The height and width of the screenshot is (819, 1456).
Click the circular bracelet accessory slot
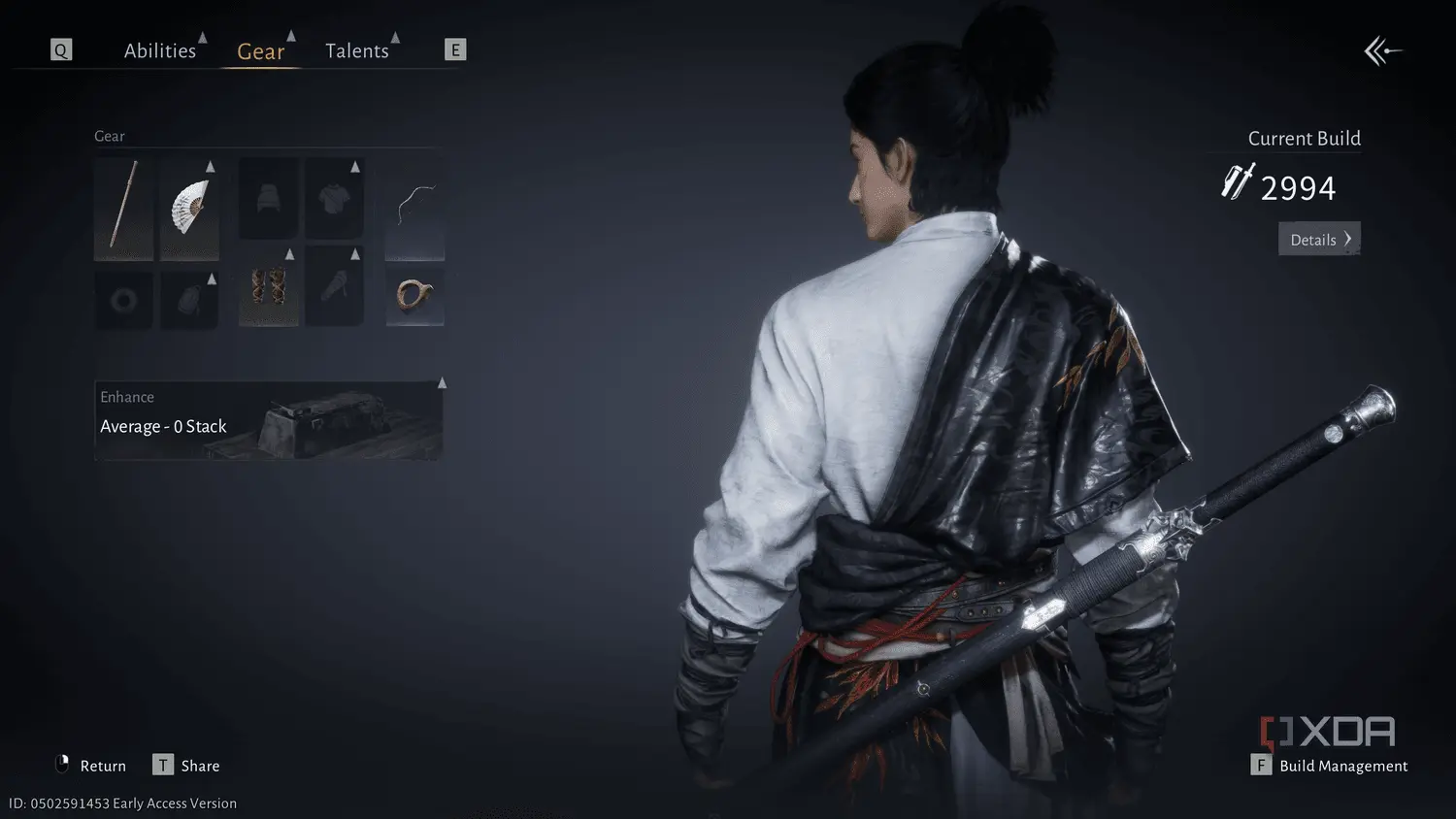point(414,296)
